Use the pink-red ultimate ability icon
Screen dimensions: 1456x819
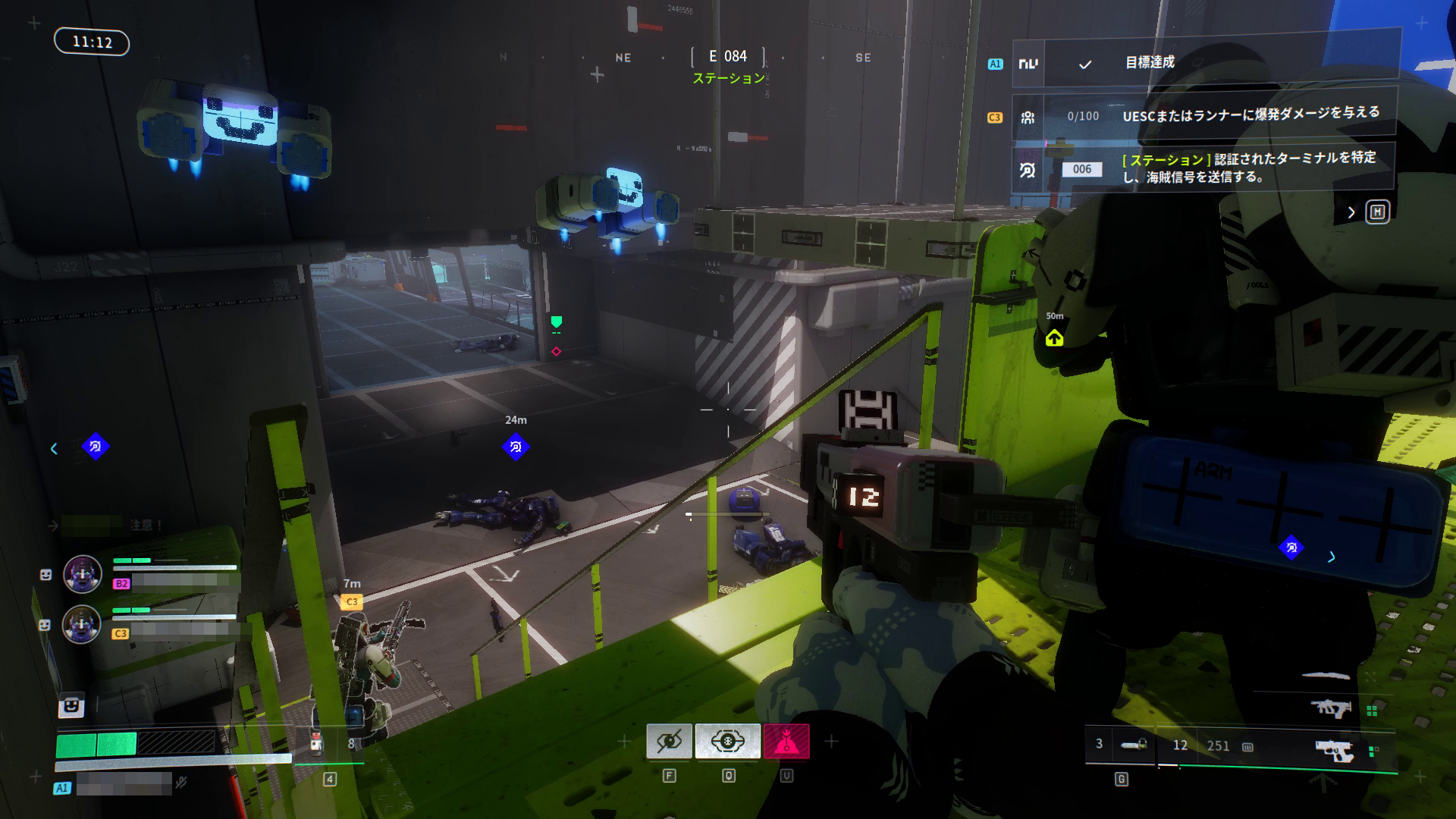786,741
